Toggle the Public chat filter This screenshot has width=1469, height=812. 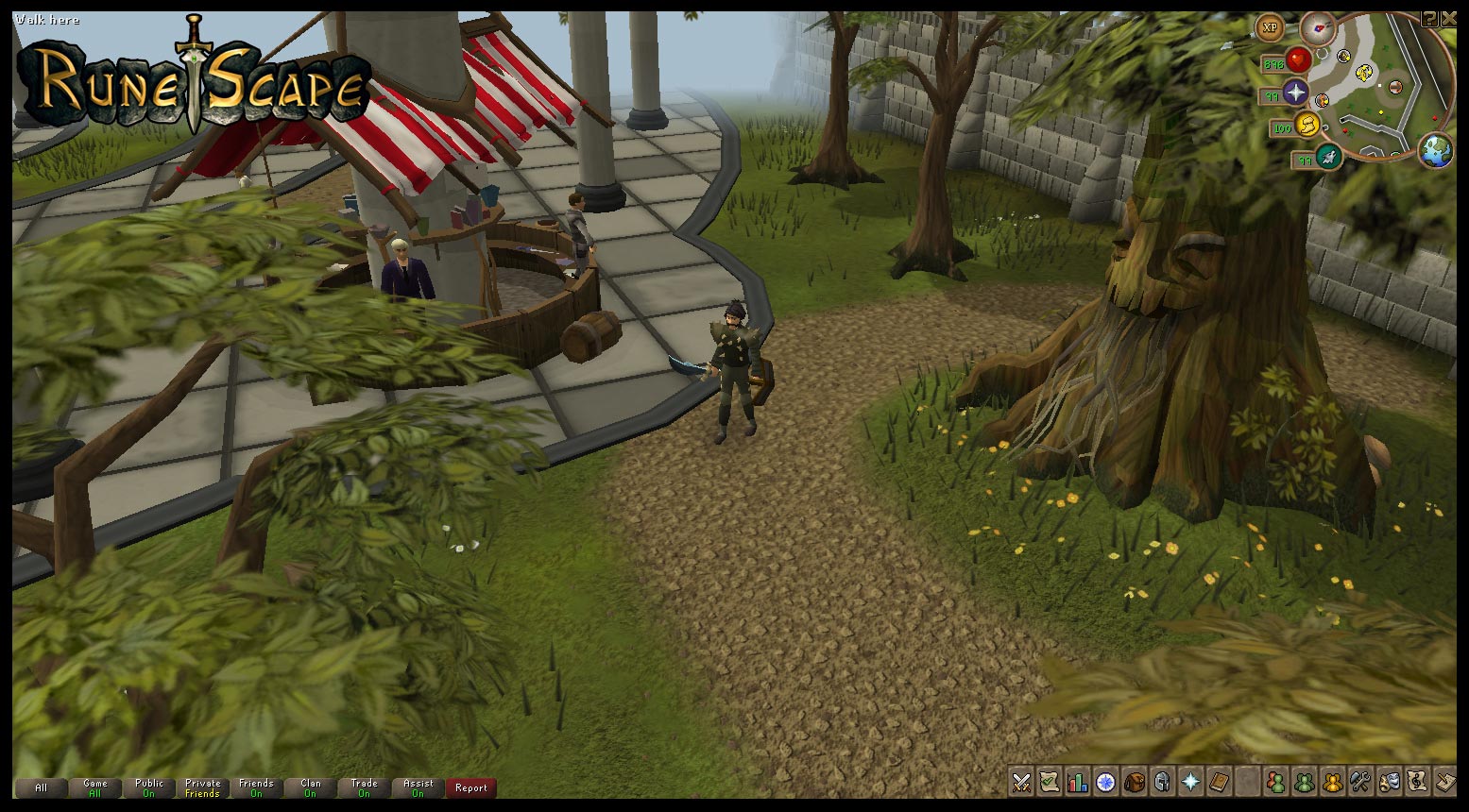[148, 787]
